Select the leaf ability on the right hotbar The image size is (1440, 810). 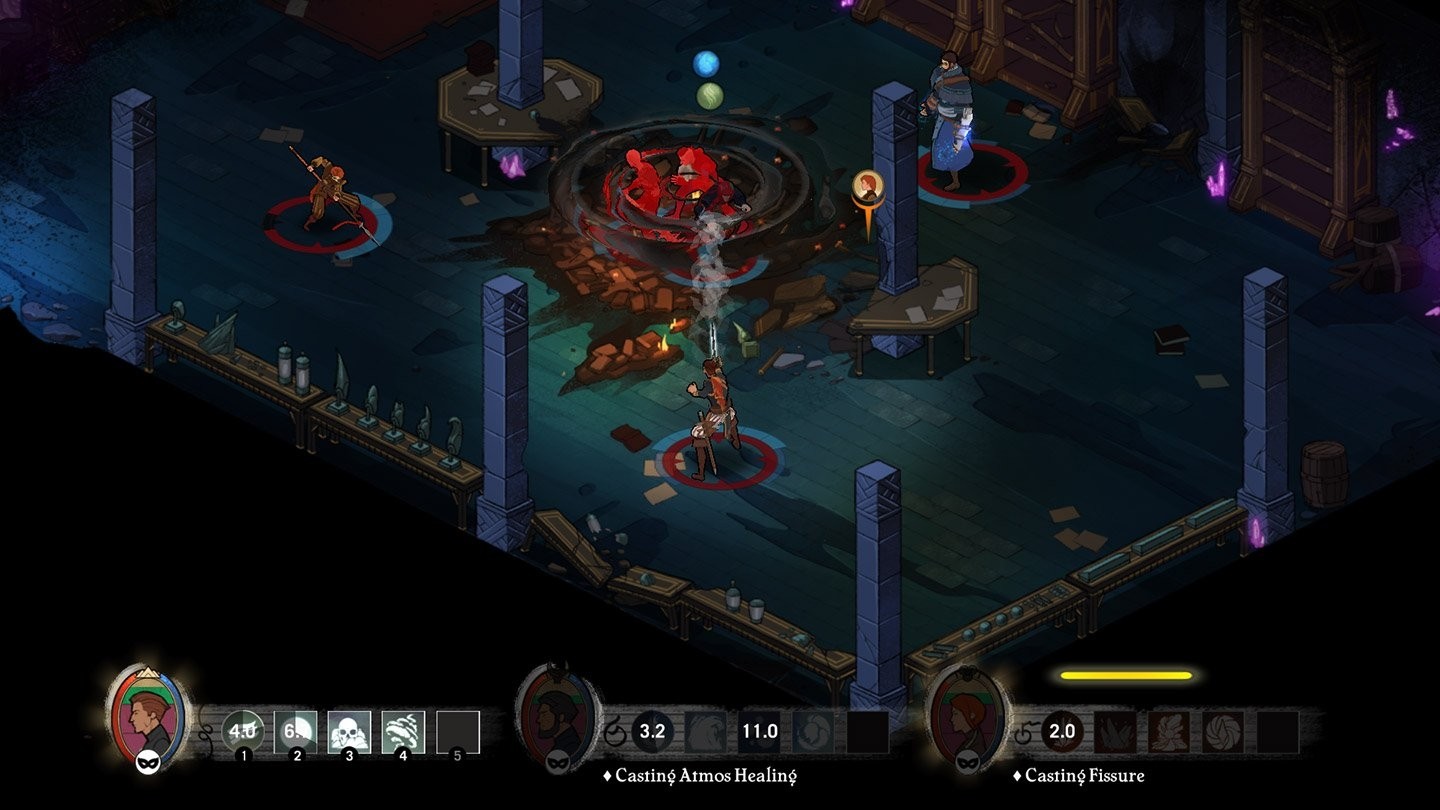click(1168, 729)
